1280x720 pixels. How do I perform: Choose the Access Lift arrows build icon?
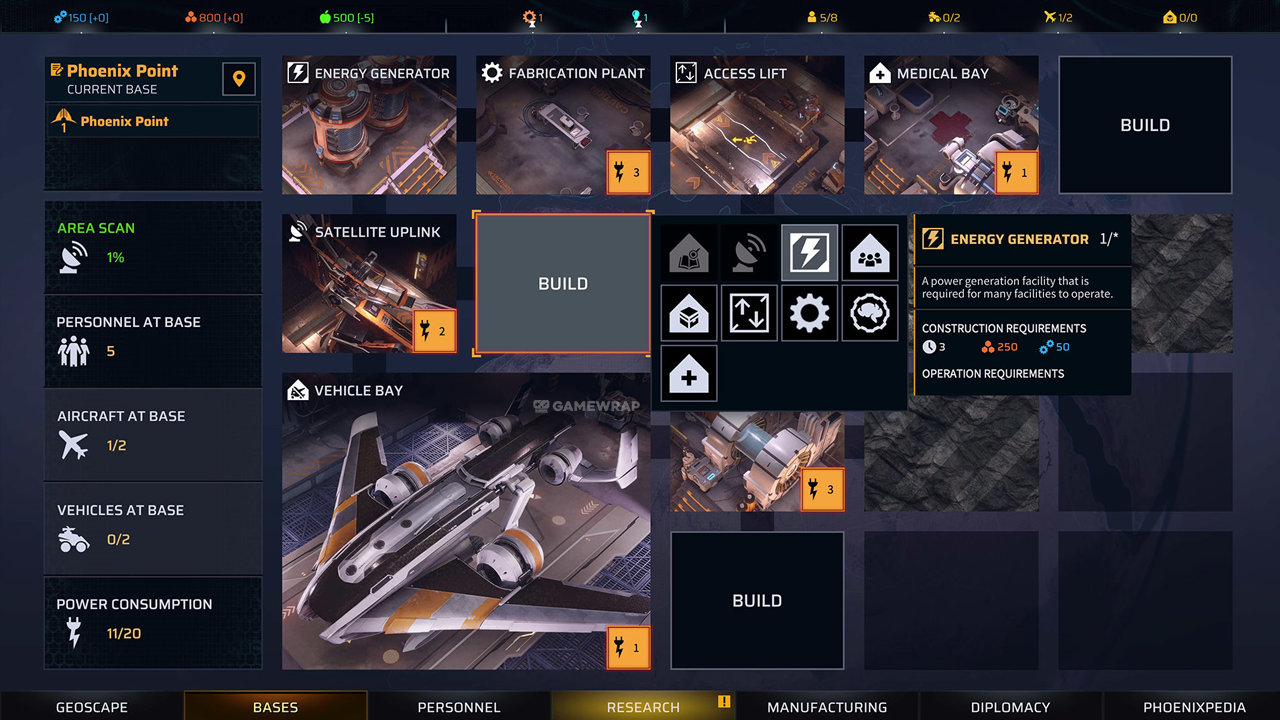point(749,313)
